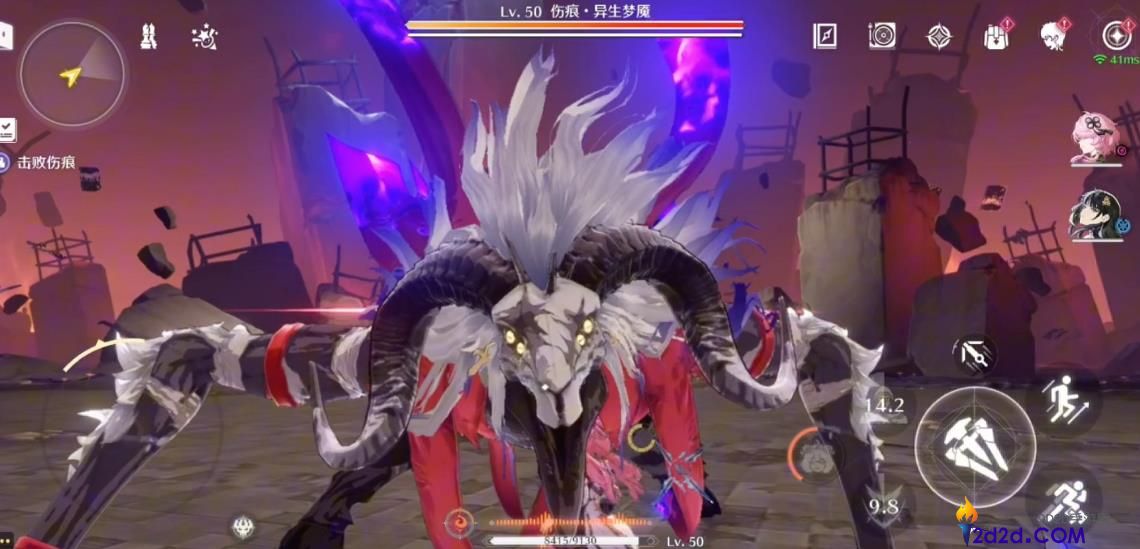This screenshot has height=549, width=1140.
Task: Tap the twin towers icon beside the minimap
Action: point(150,37)
